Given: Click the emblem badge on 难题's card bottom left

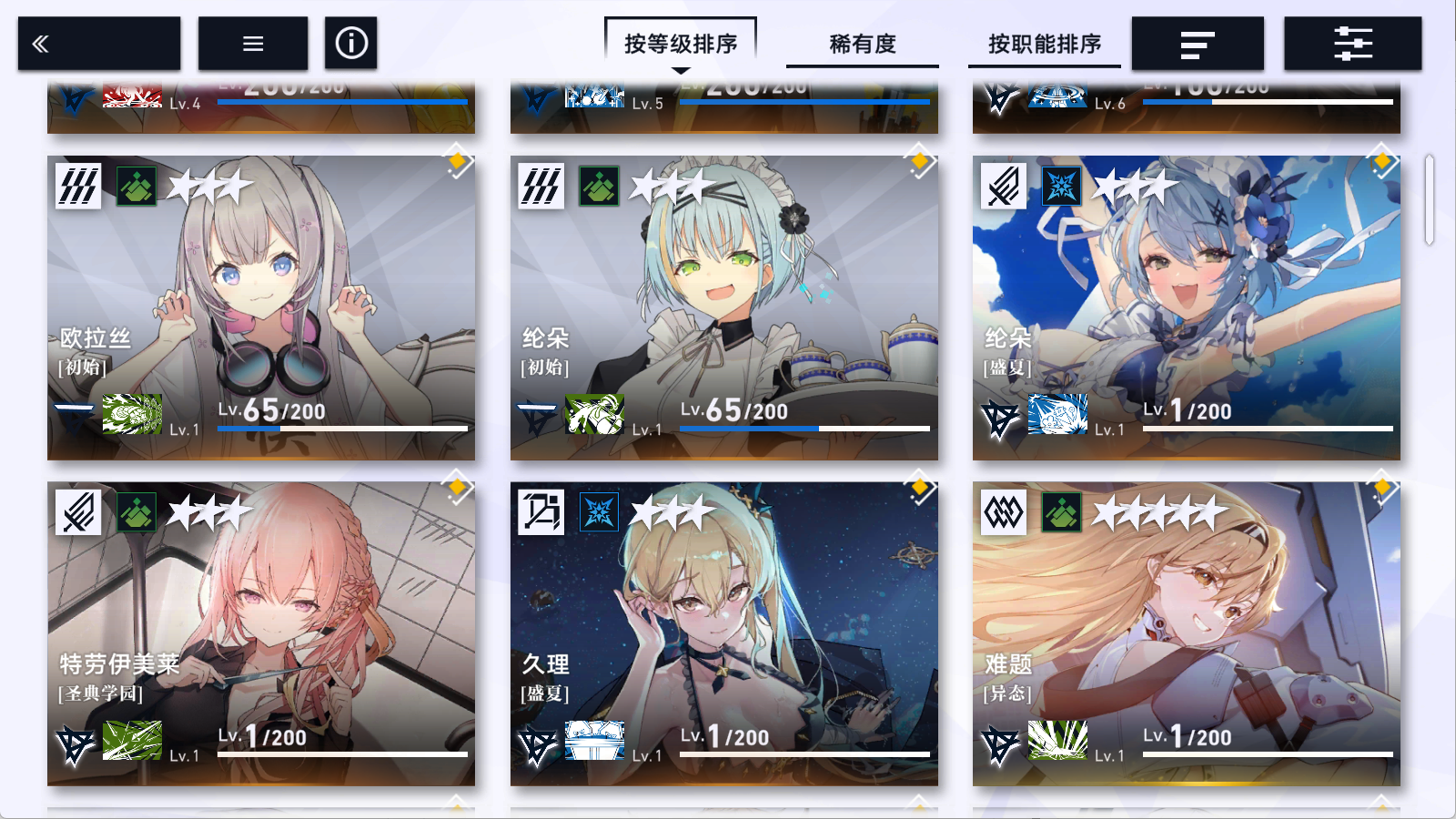Looking at the screenshot, I should tap(999, 744).
